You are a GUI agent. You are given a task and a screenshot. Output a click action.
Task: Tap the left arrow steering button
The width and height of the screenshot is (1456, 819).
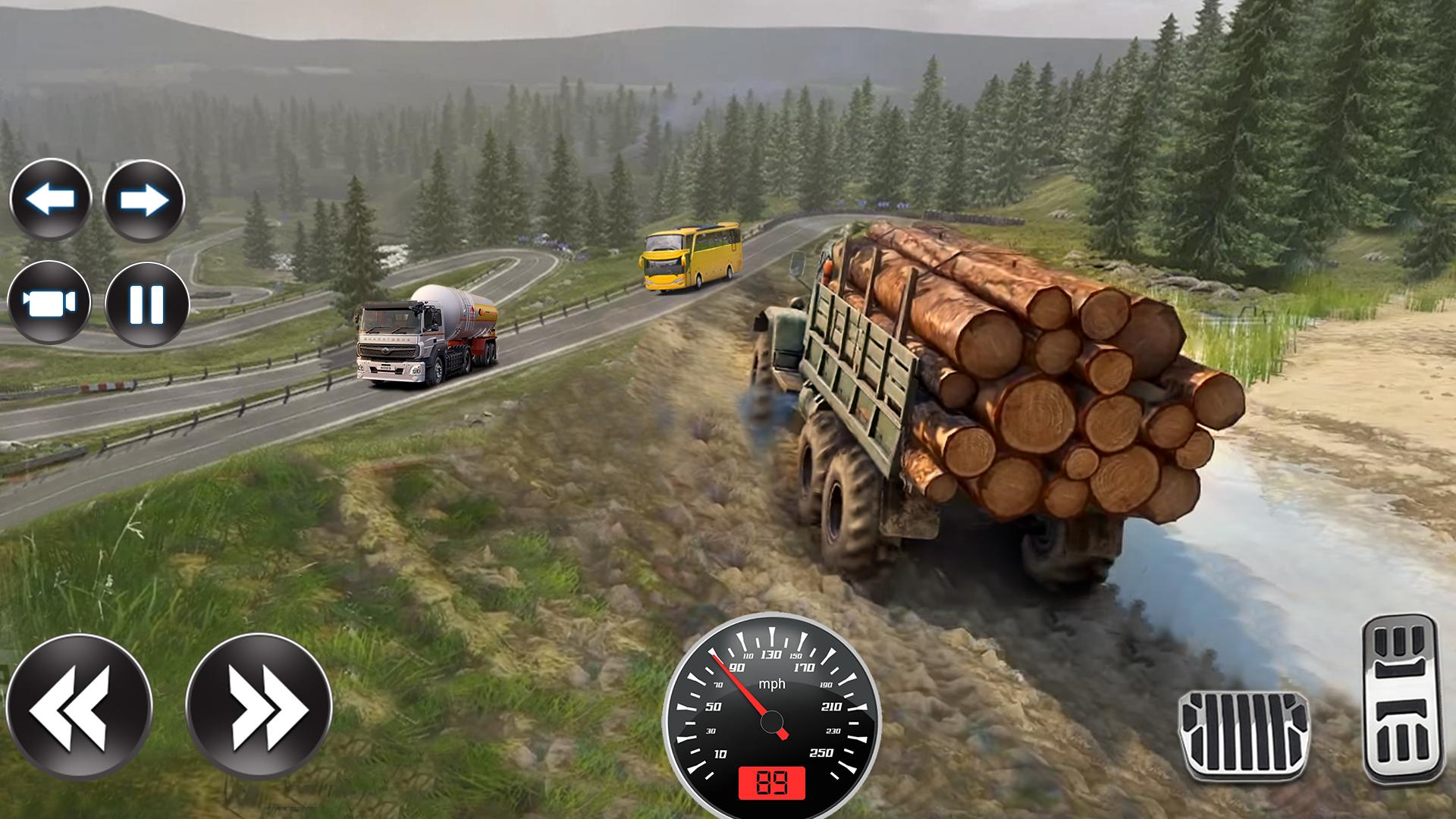click(51, 200)
